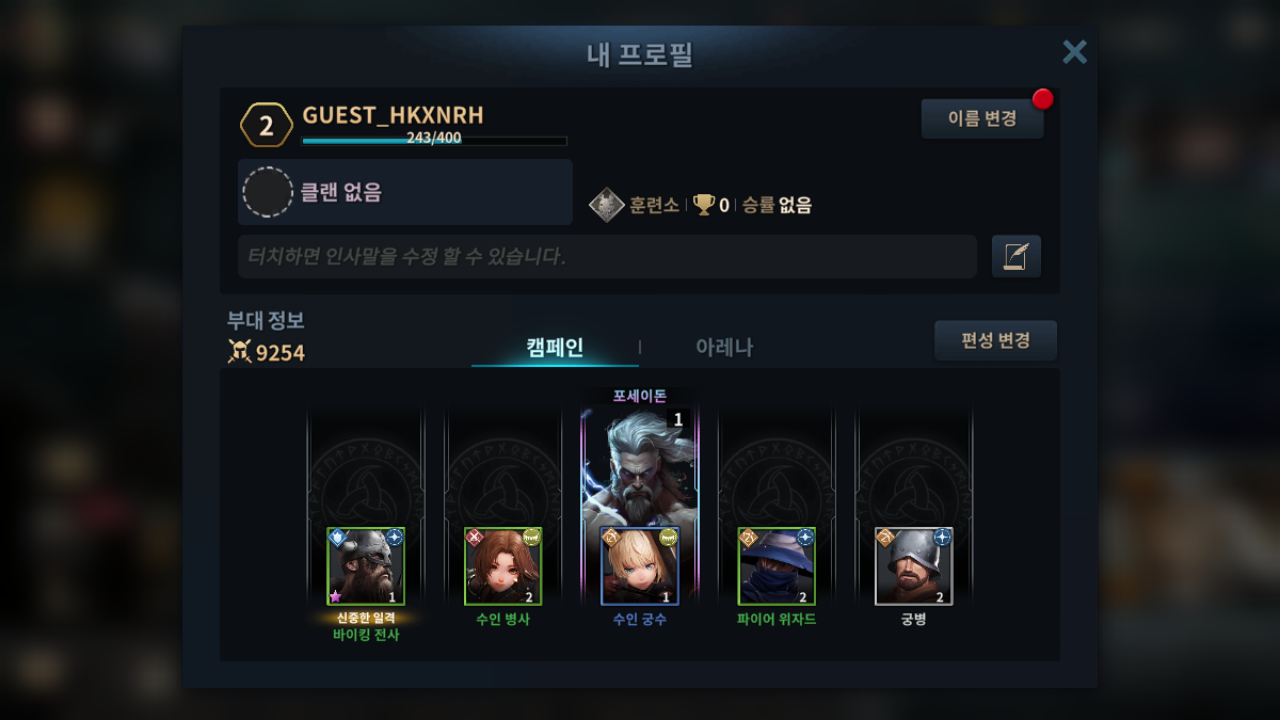Open the 편성 변경 formation editor
The image size is (1280, 720).
tap(995, 340)
